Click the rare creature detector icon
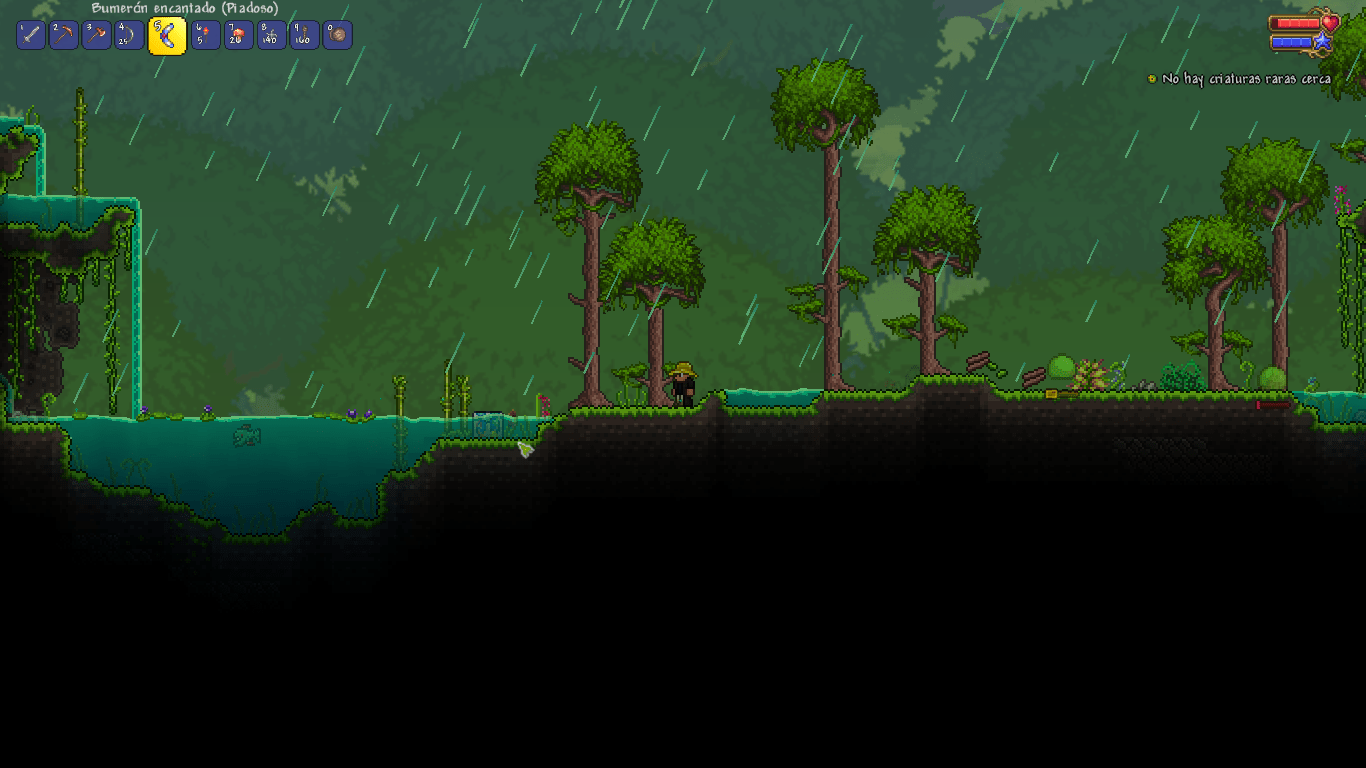Screen dimensions: 1366x768 (1152, 78)
